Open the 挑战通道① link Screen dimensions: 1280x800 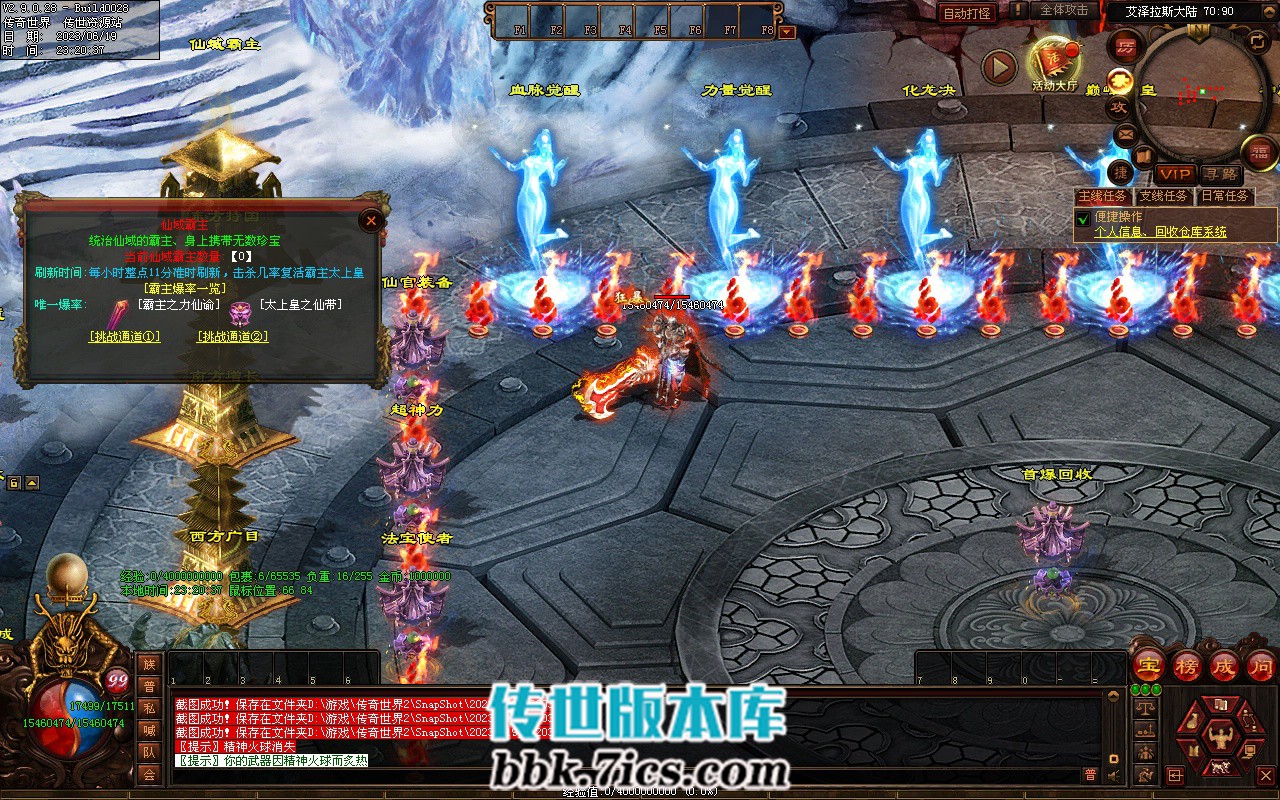(124, 337)
